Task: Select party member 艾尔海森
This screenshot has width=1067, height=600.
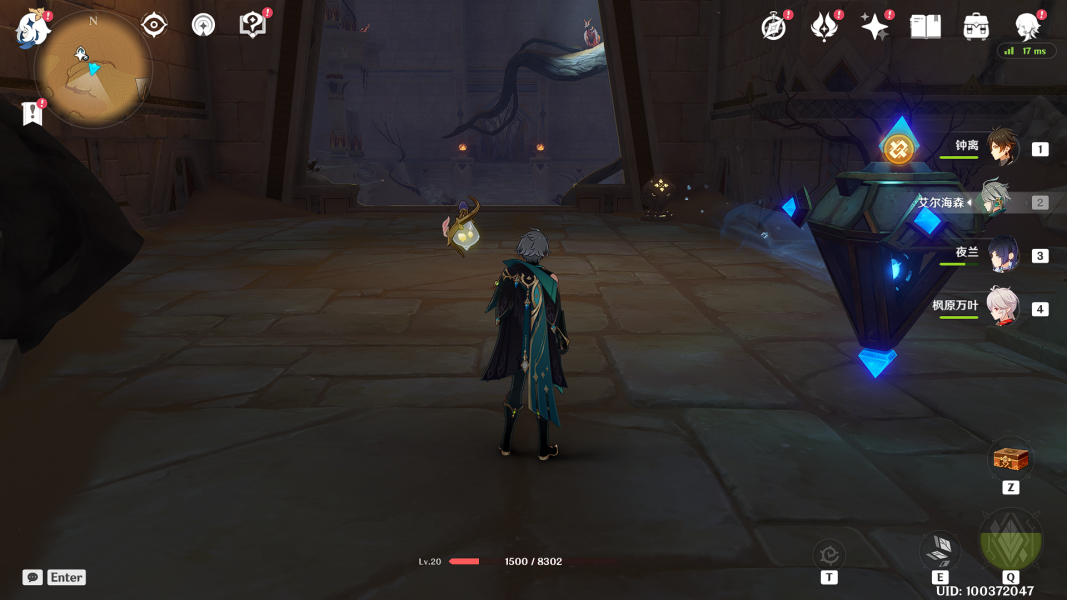Action: (992, 201)
